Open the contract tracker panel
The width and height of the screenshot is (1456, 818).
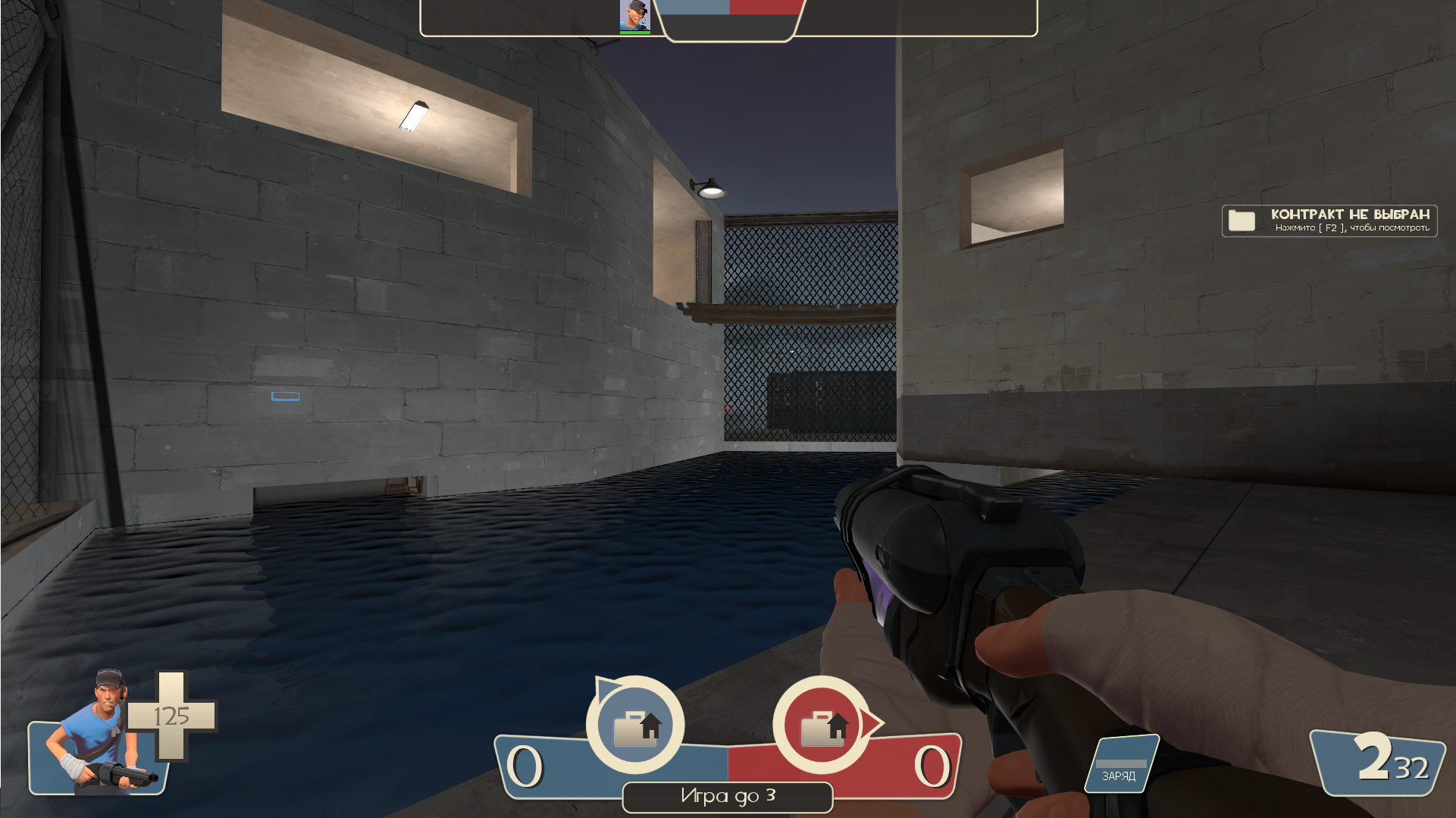1329,221
